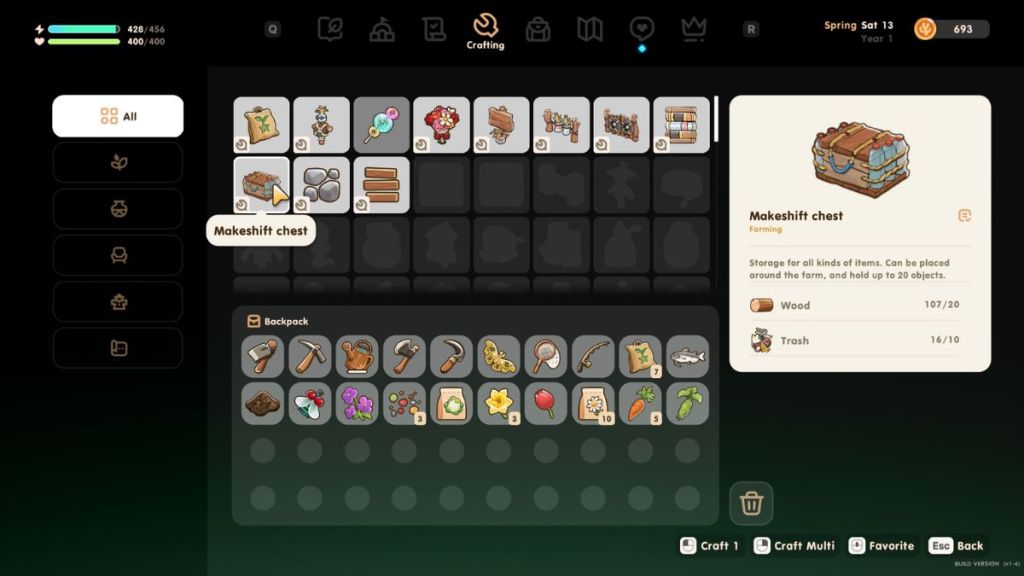The image size is (1024, 576).
Task: Craft one Makeshift chest
Action: [x=710, y=546]
